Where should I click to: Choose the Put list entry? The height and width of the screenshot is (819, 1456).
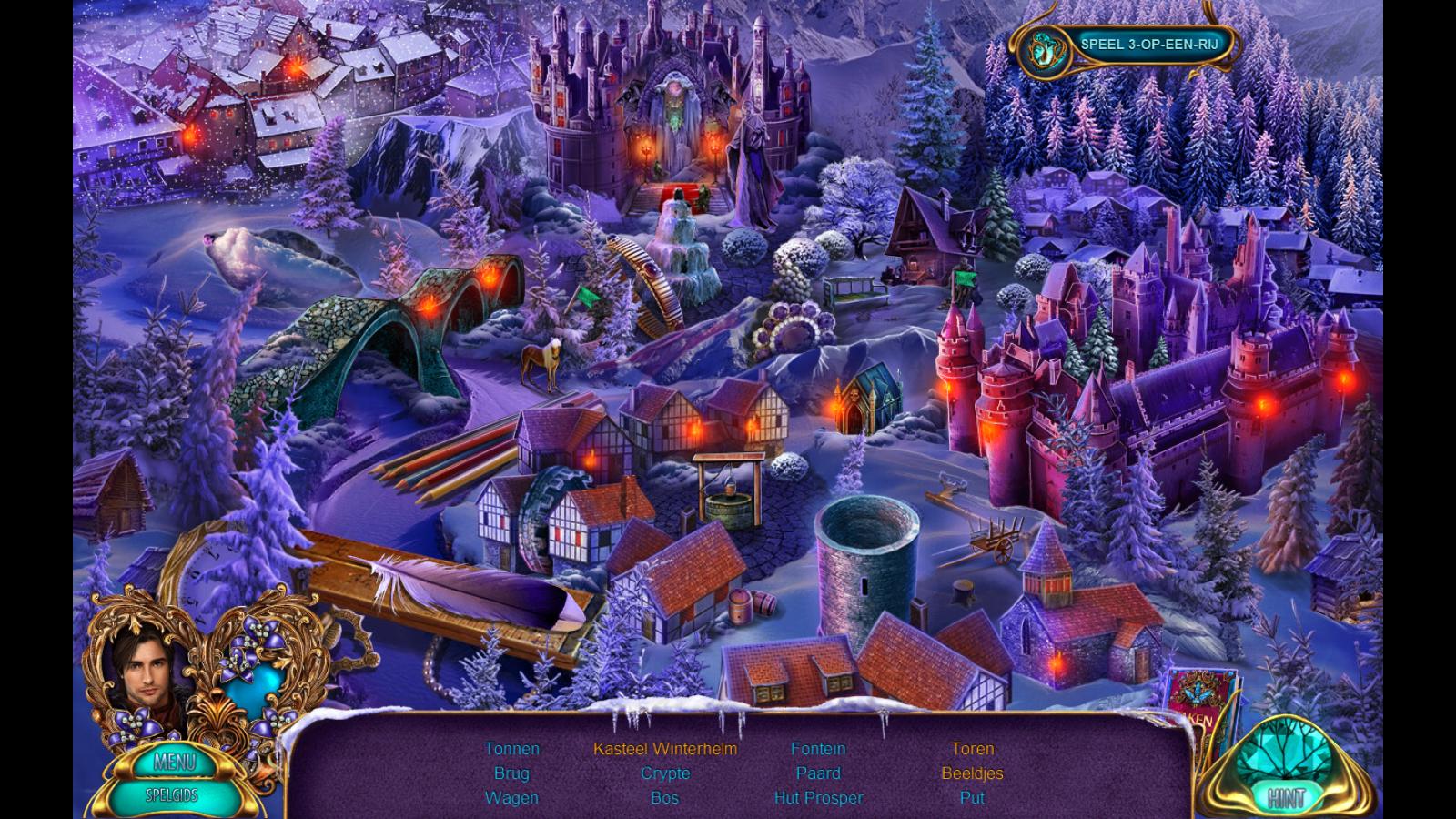point(972,798)
